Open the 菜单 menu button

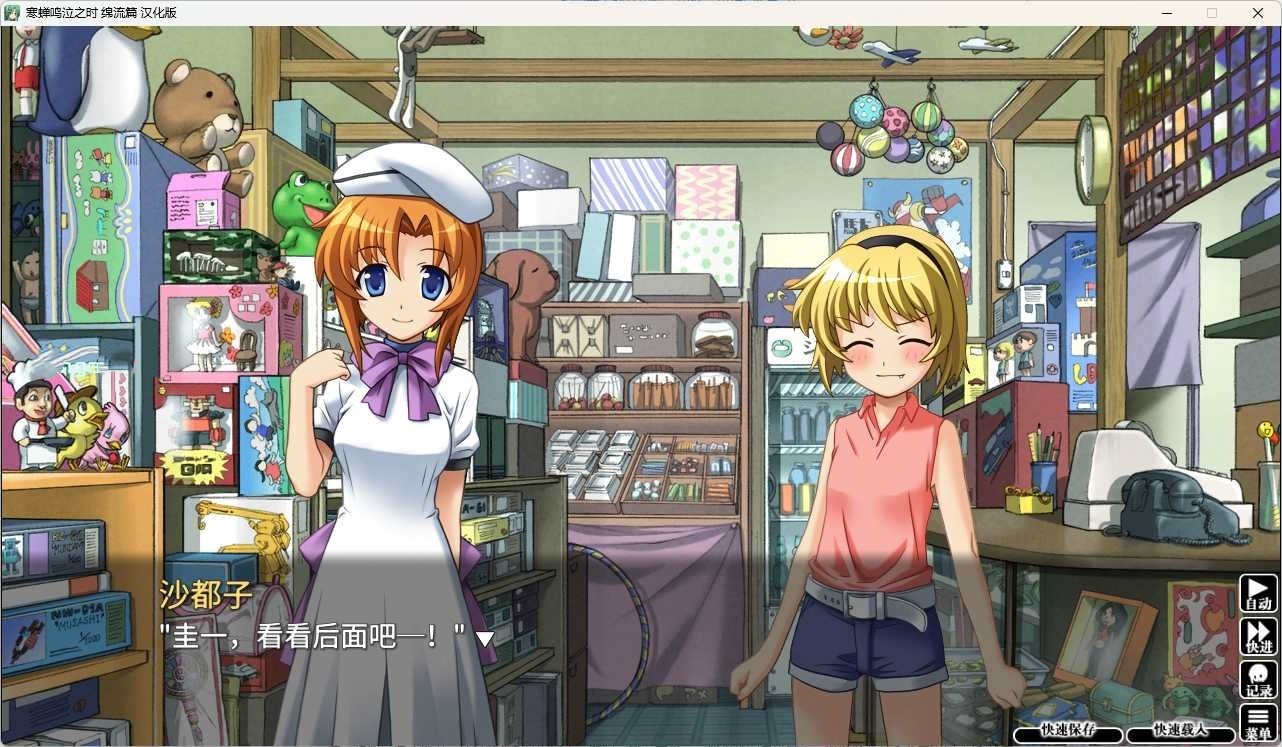coord(1259,723)
